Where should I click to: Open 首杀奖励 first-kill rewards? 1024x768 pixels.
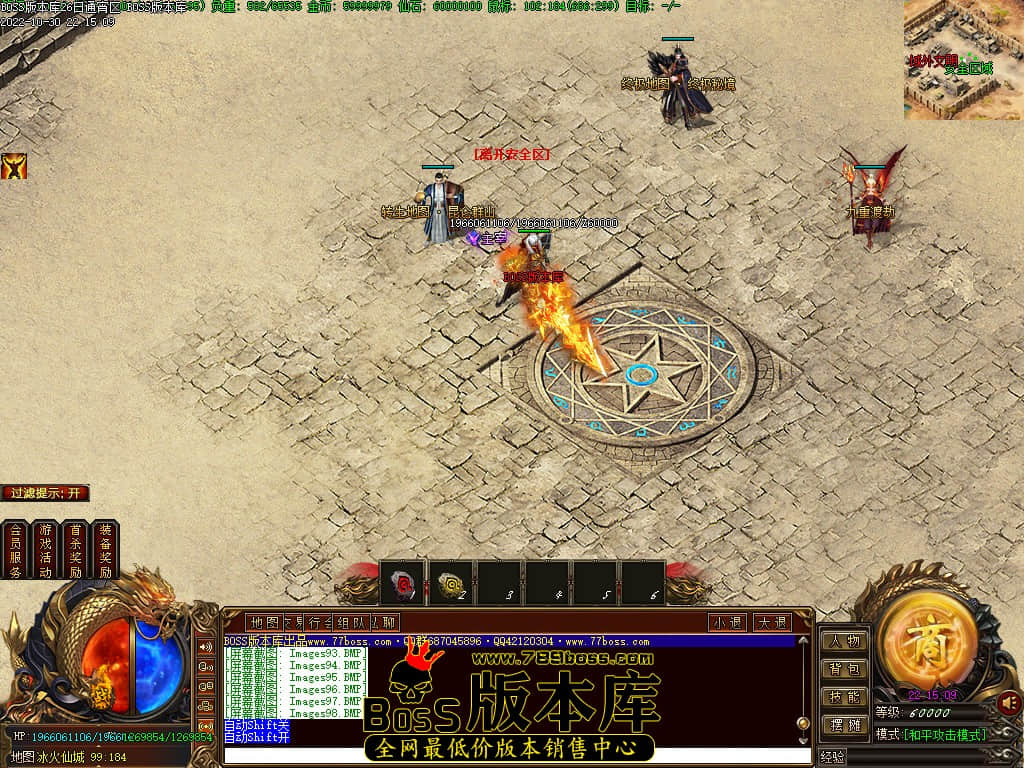pos(75,550)
